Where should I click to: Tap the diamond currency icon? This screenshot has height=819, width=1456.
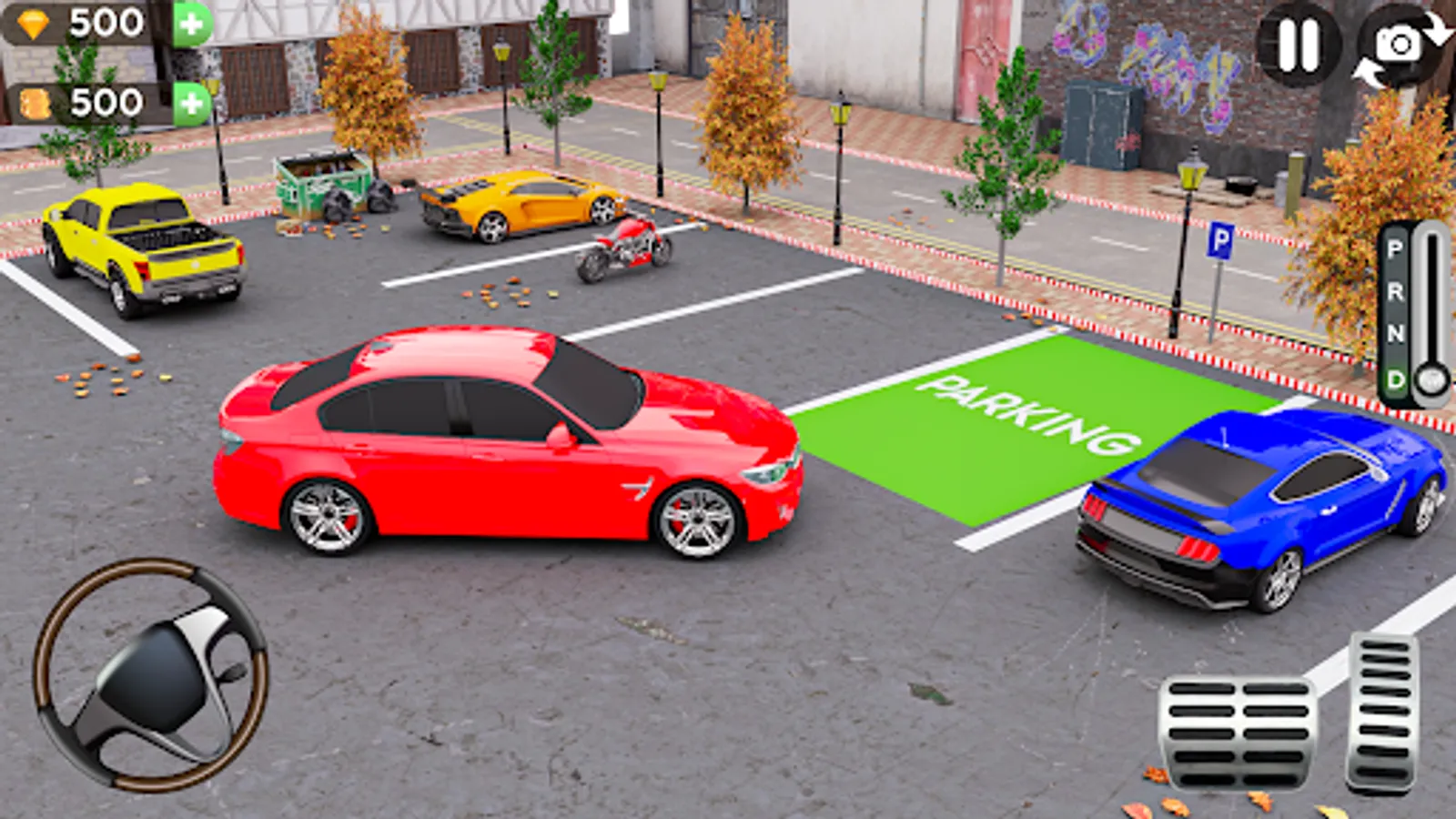coord(34,22)
